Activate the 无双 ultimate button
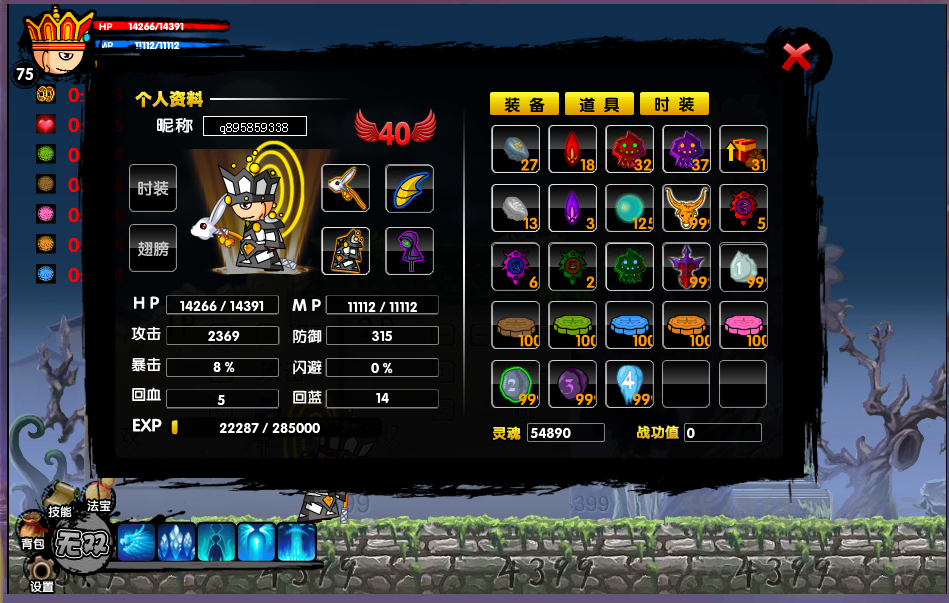Screen dimensions: 949x603 click(80, 546)
